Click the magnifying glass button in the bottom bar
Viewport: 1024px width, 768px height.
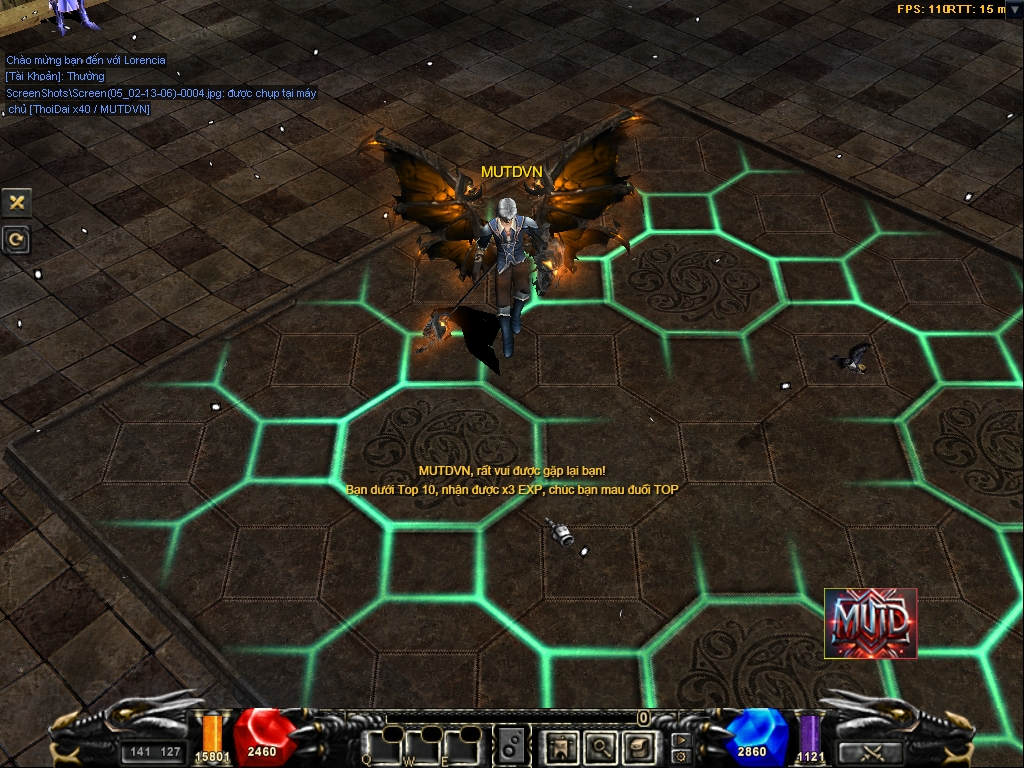click(600, 746)
